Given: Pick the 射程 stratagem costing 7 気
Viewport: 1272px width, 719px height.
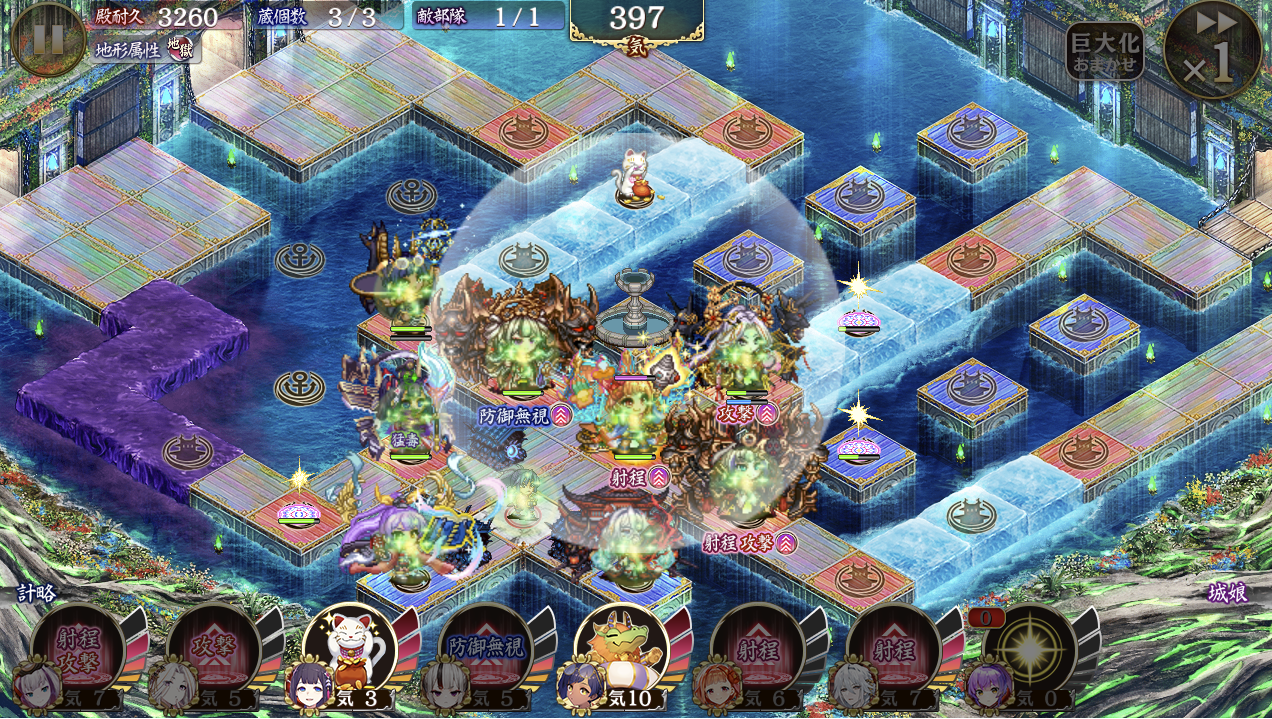Looking at the screenshot, I should (893, 651).
